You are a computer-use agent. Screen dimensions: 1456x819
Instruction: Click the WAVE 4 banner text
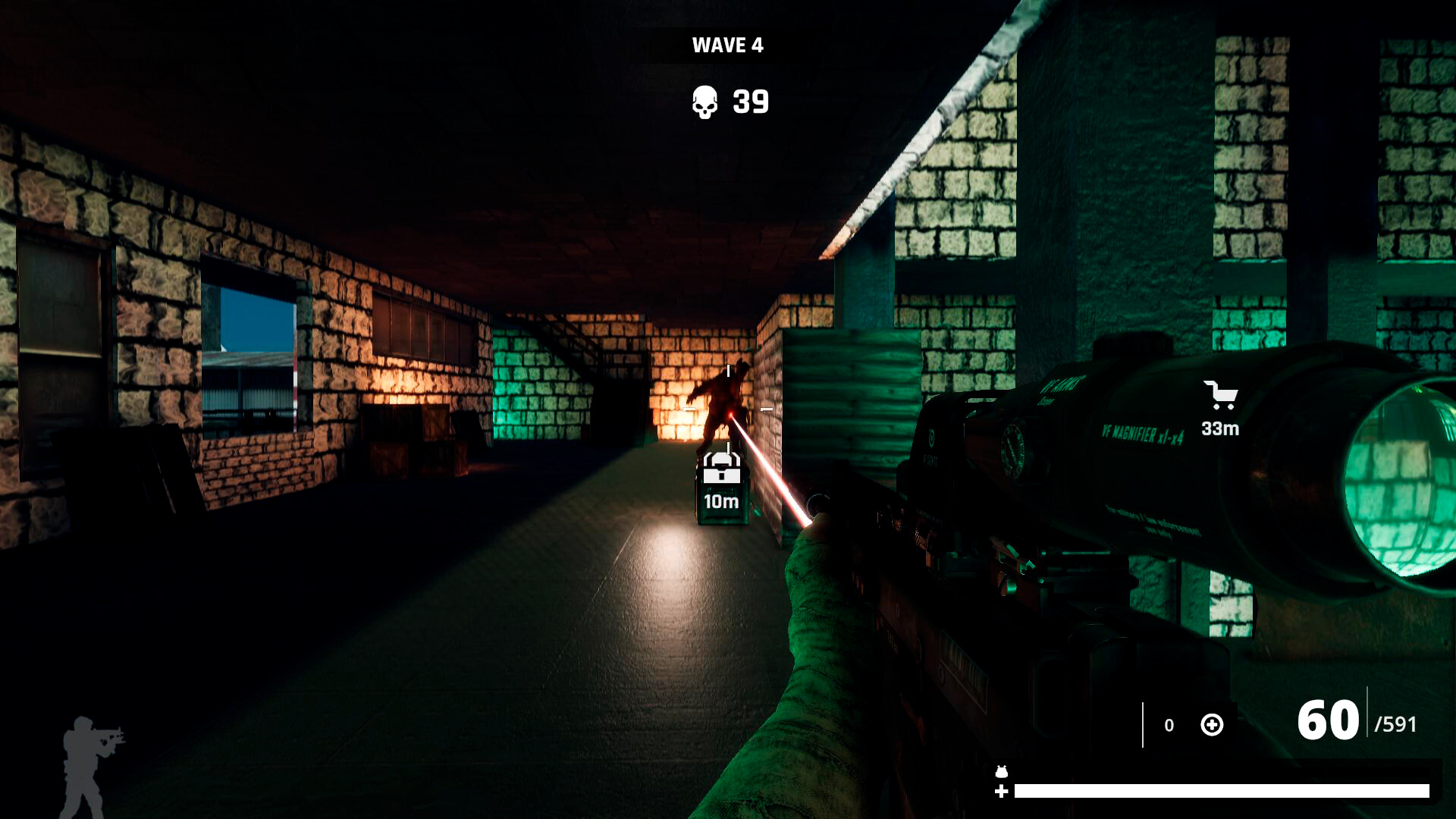726,45
